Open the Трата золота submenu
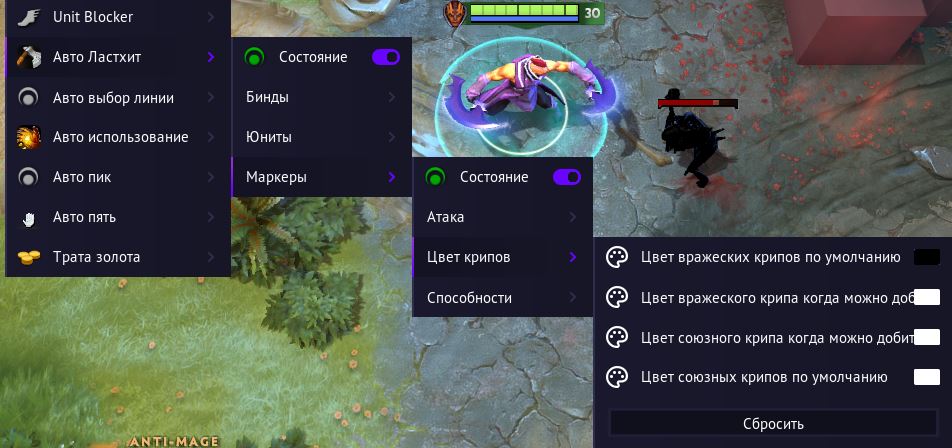Image resolution: width=952 pixels, height=448 pixels. pos(115,257)
